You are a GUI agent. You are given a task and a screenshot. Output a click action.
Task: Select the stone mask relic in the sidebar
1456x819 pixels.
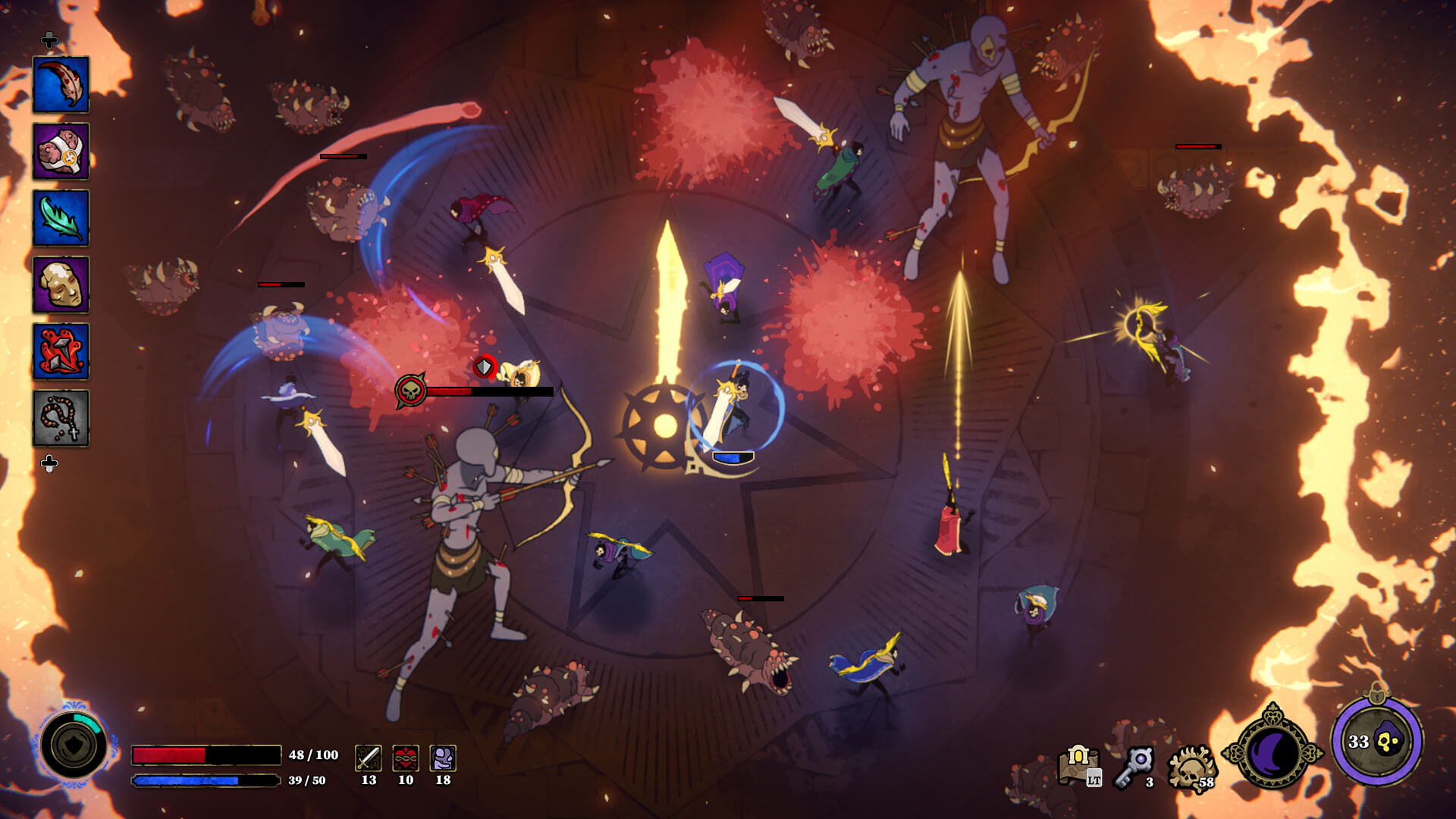[x=61, y=281]
